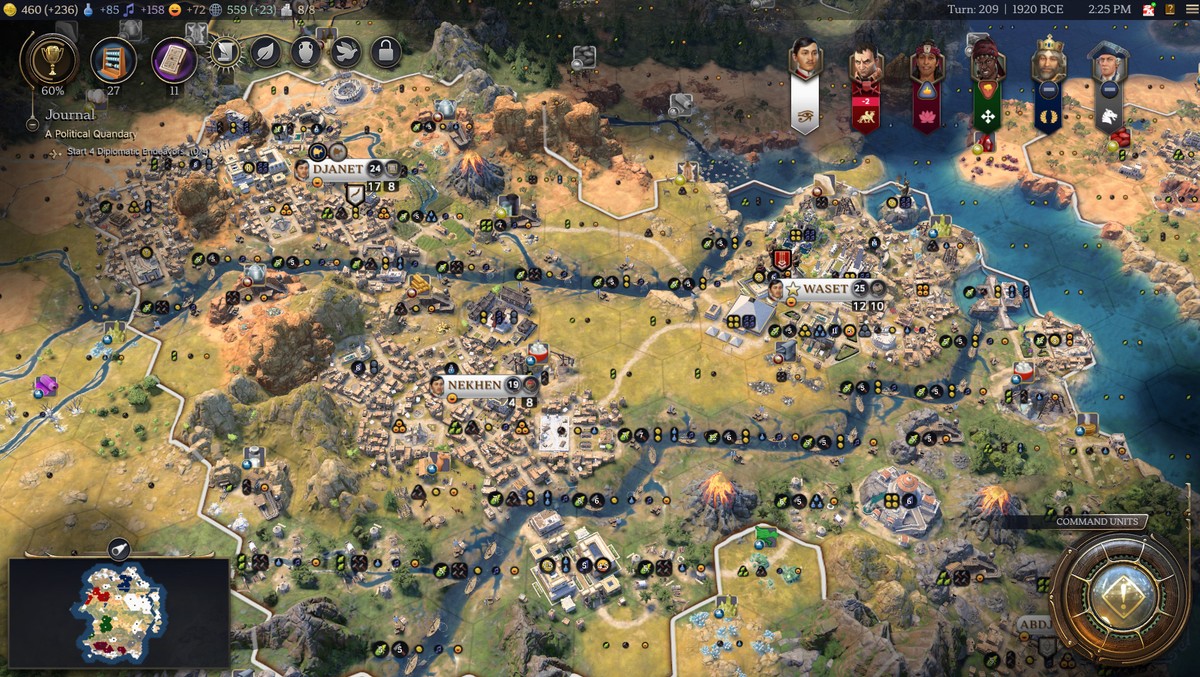Open diplomacy with the lotus-banner leader
The image size is (1200, 677).
(927, 88)
